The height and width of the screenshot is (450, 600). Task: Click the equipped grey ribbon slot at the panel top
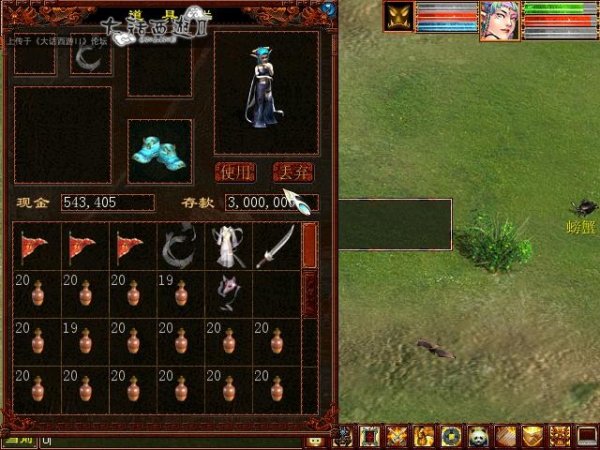click(91, 59)
